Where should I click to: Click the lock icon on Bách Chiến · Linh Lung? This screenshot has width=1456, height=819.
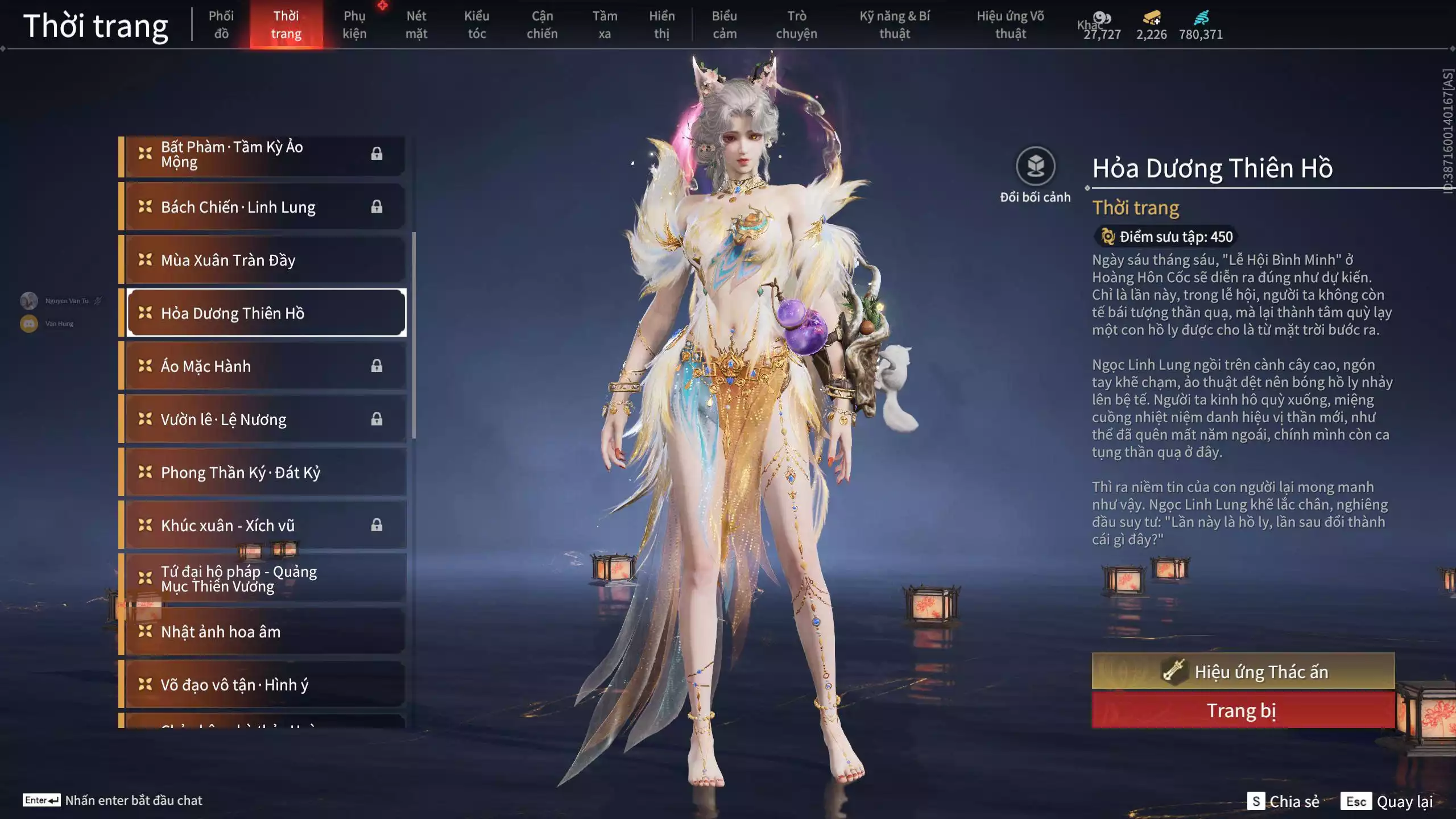point(376,206)
